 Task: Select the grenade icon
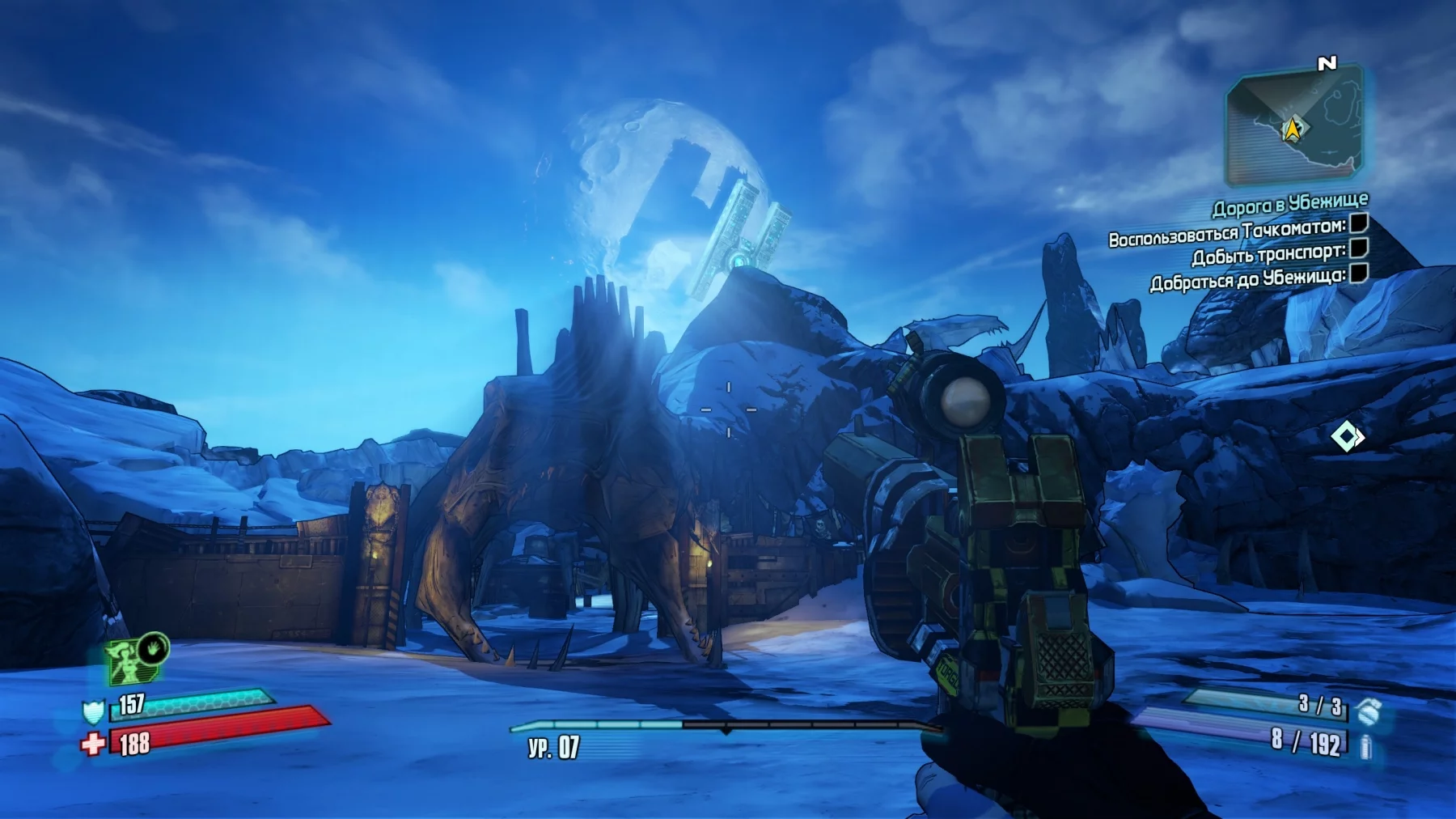[1368, 711]
